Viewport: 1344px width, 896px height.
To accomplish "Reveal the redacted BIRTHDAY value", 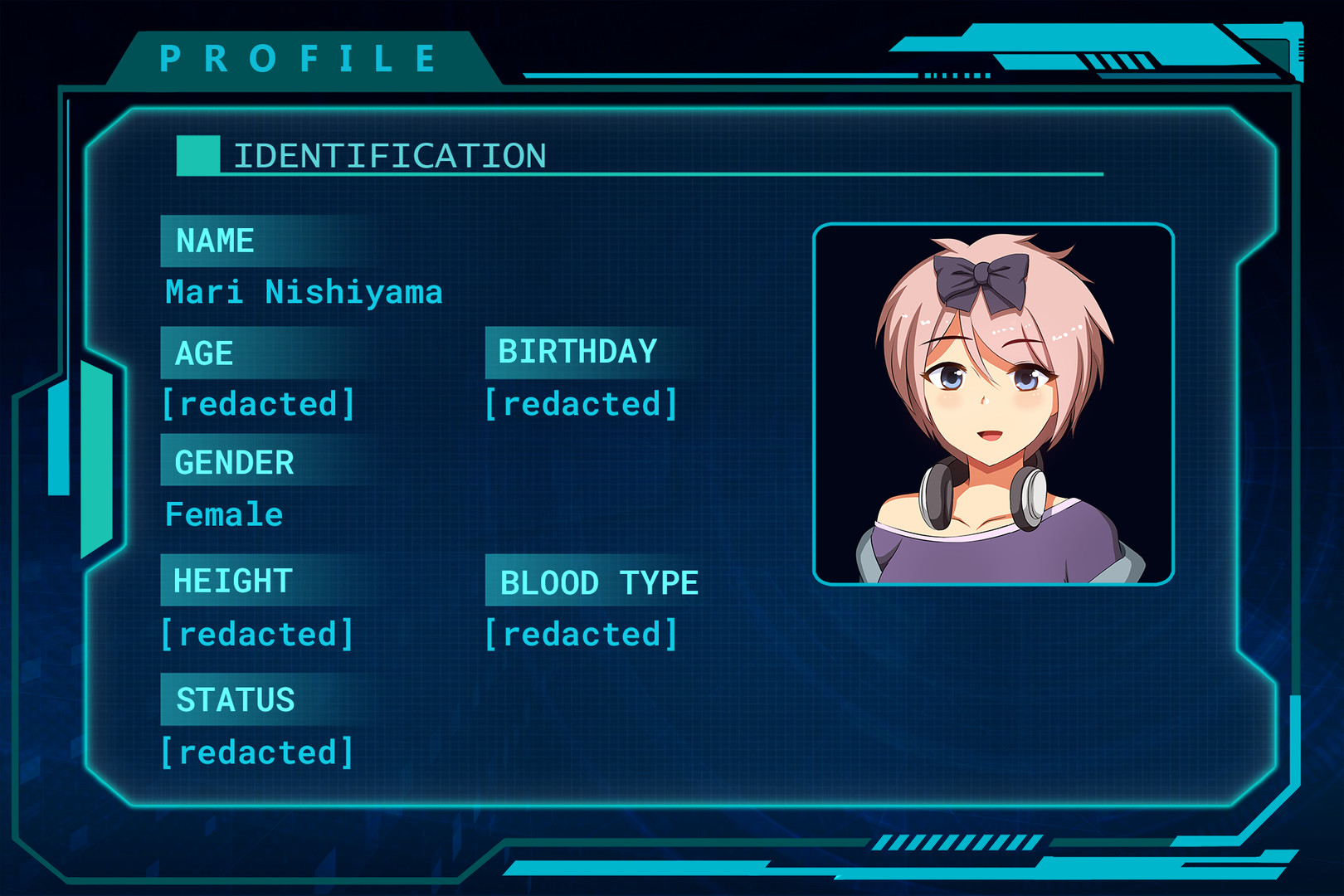I will 579,404.
